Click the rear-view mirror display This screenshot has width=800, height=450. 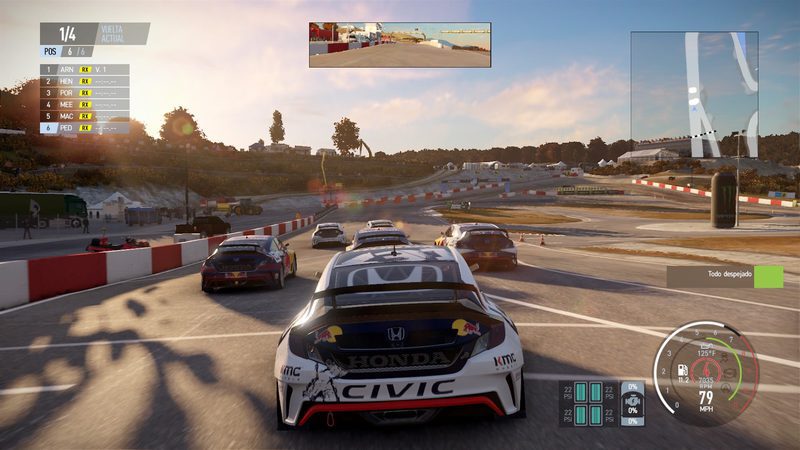point(399,45)
